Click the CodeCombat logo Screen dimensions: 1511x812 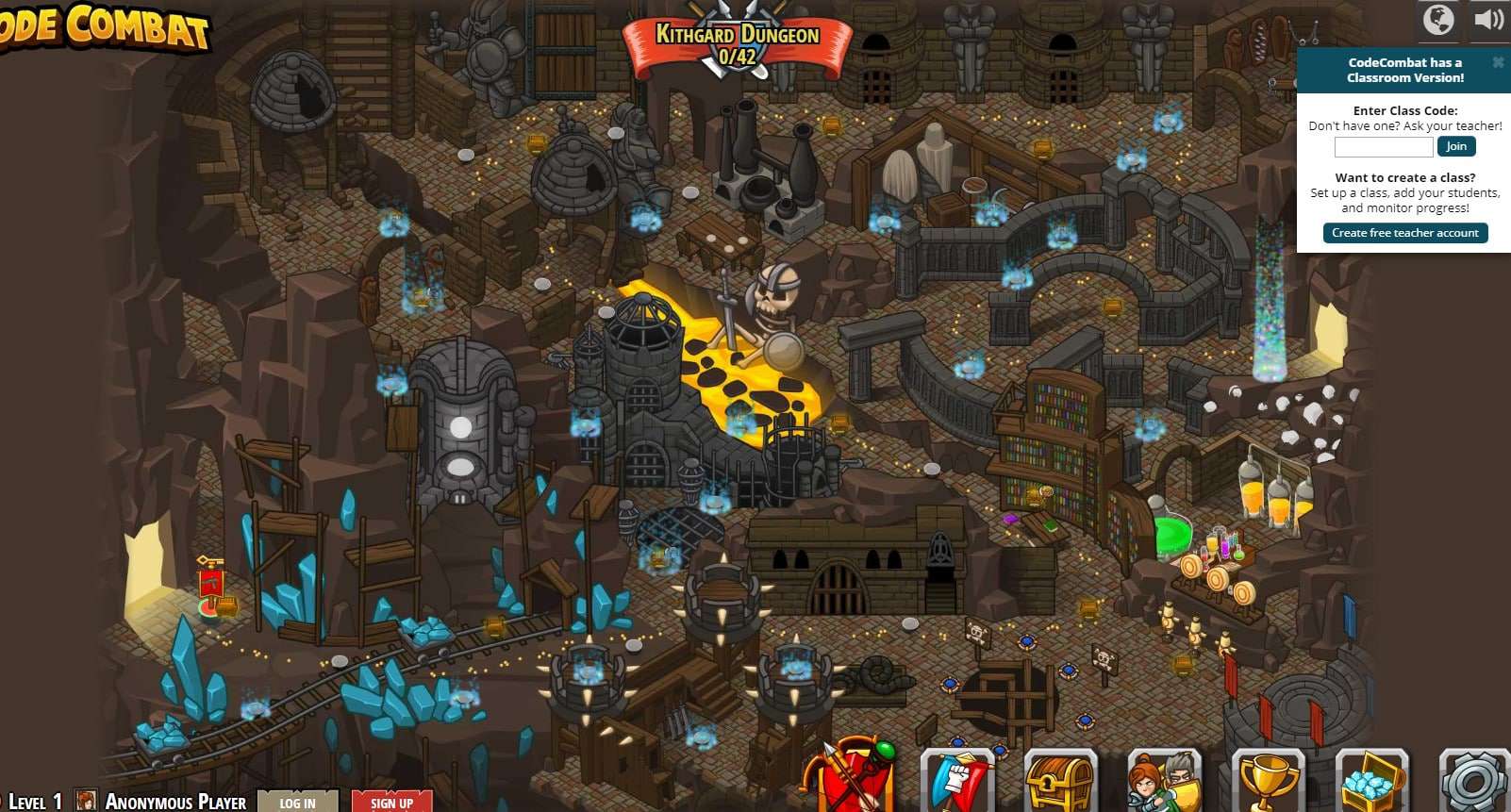[x=104, y=26]
